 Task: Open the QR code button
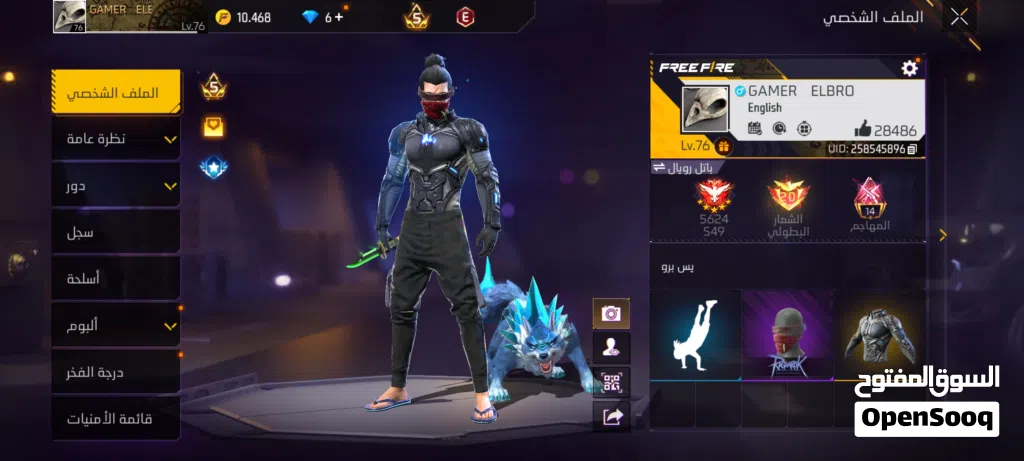coord(610,382)
